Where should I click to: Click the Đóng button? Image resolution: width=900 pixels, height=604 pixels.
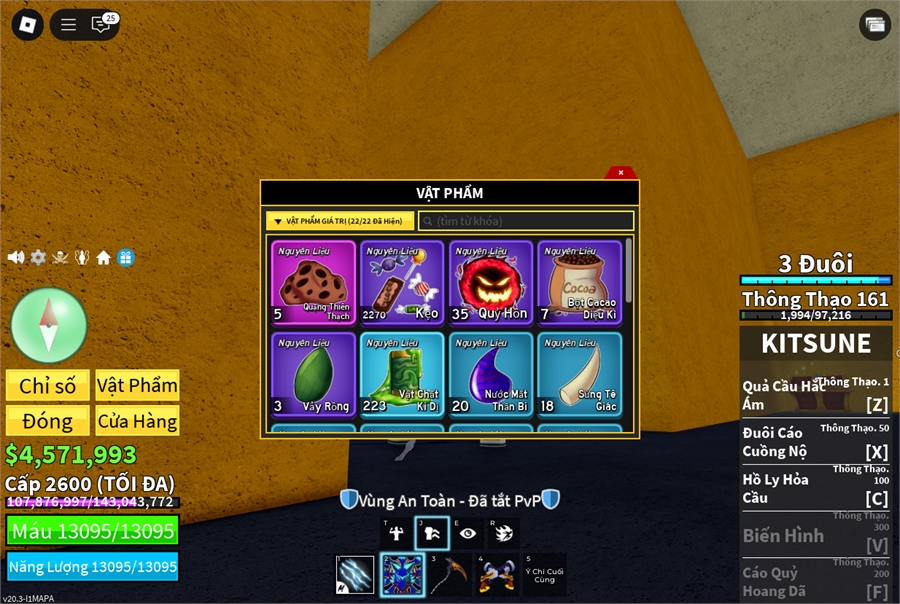(47, 420)
